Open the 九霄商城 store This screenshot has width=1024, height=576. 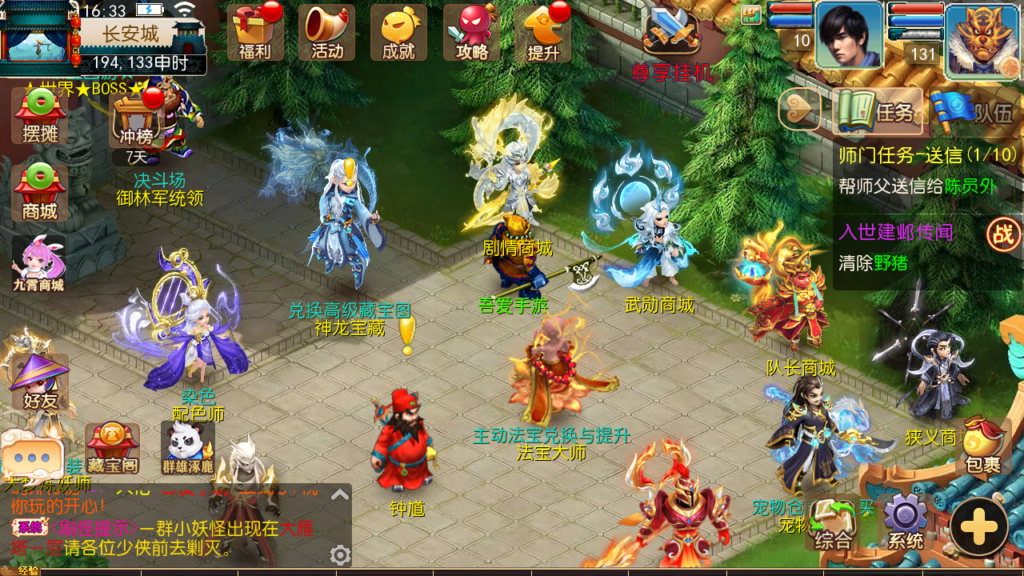[x=40, y=265]
